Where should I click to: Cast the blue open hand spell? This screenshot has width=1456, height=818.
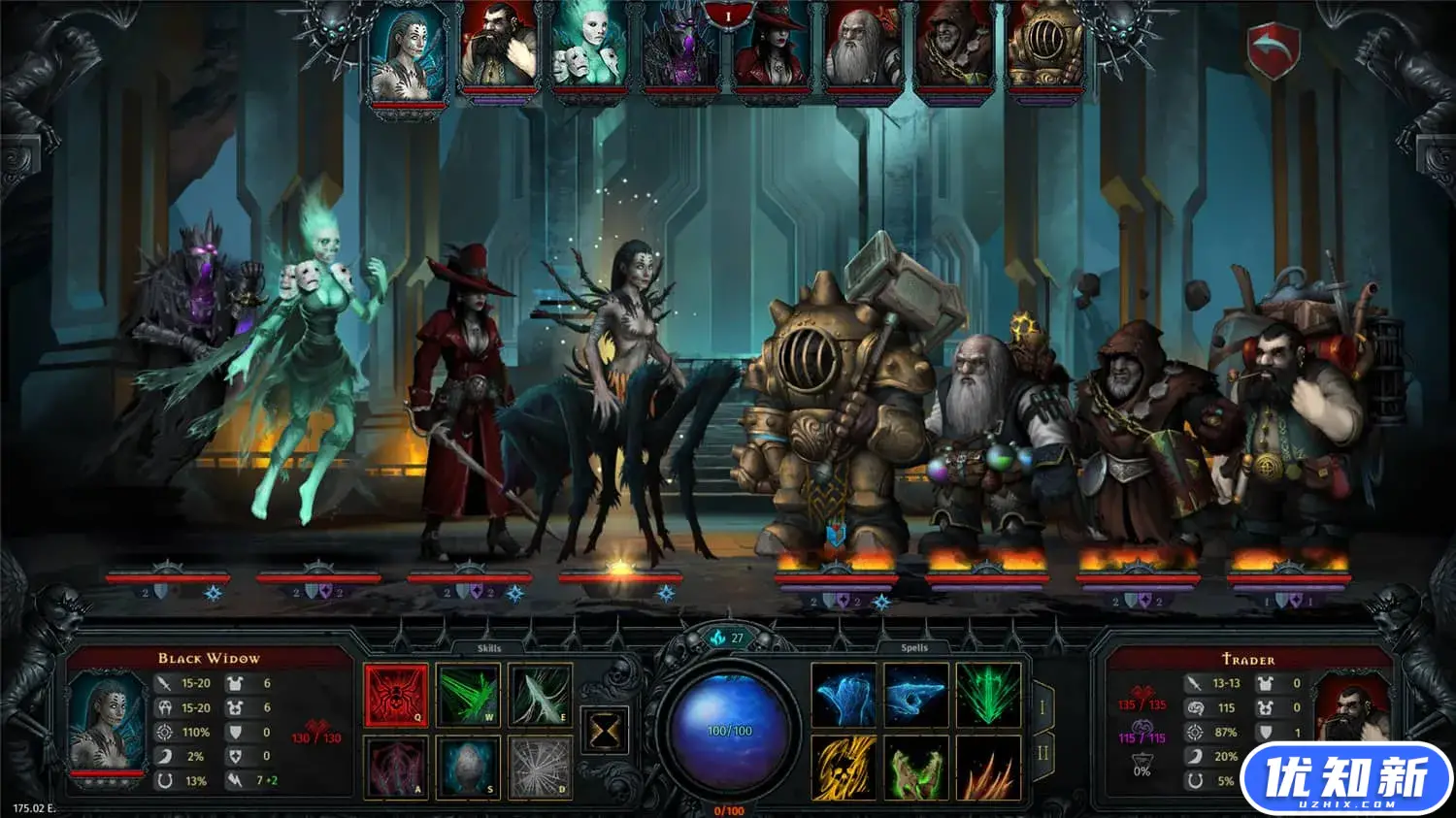point(844,695)
